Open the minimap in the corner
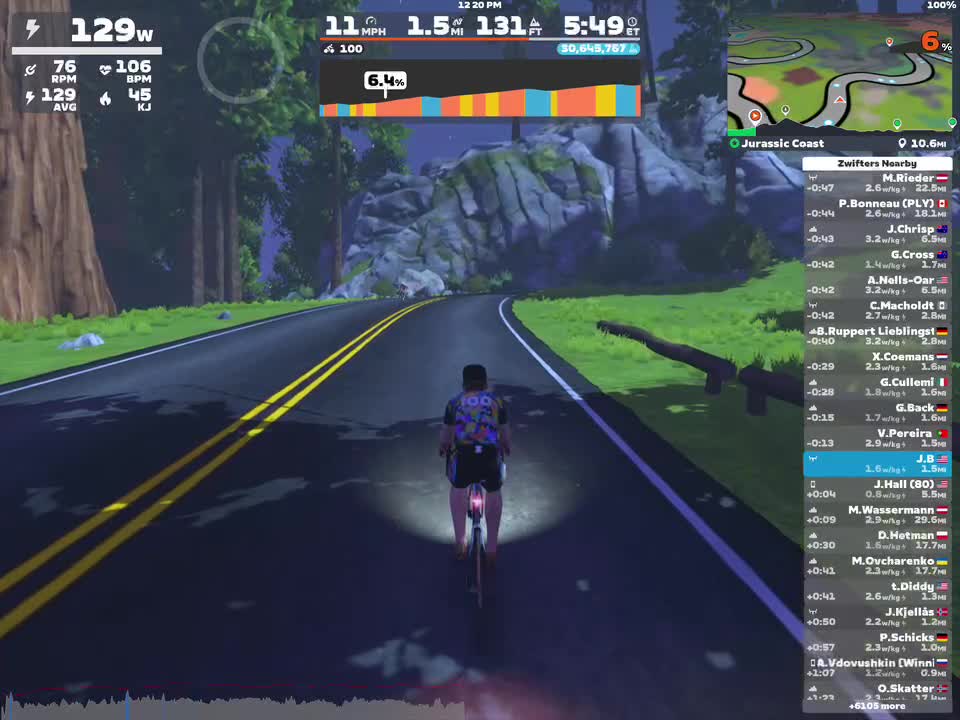 [x=840, y=72]
